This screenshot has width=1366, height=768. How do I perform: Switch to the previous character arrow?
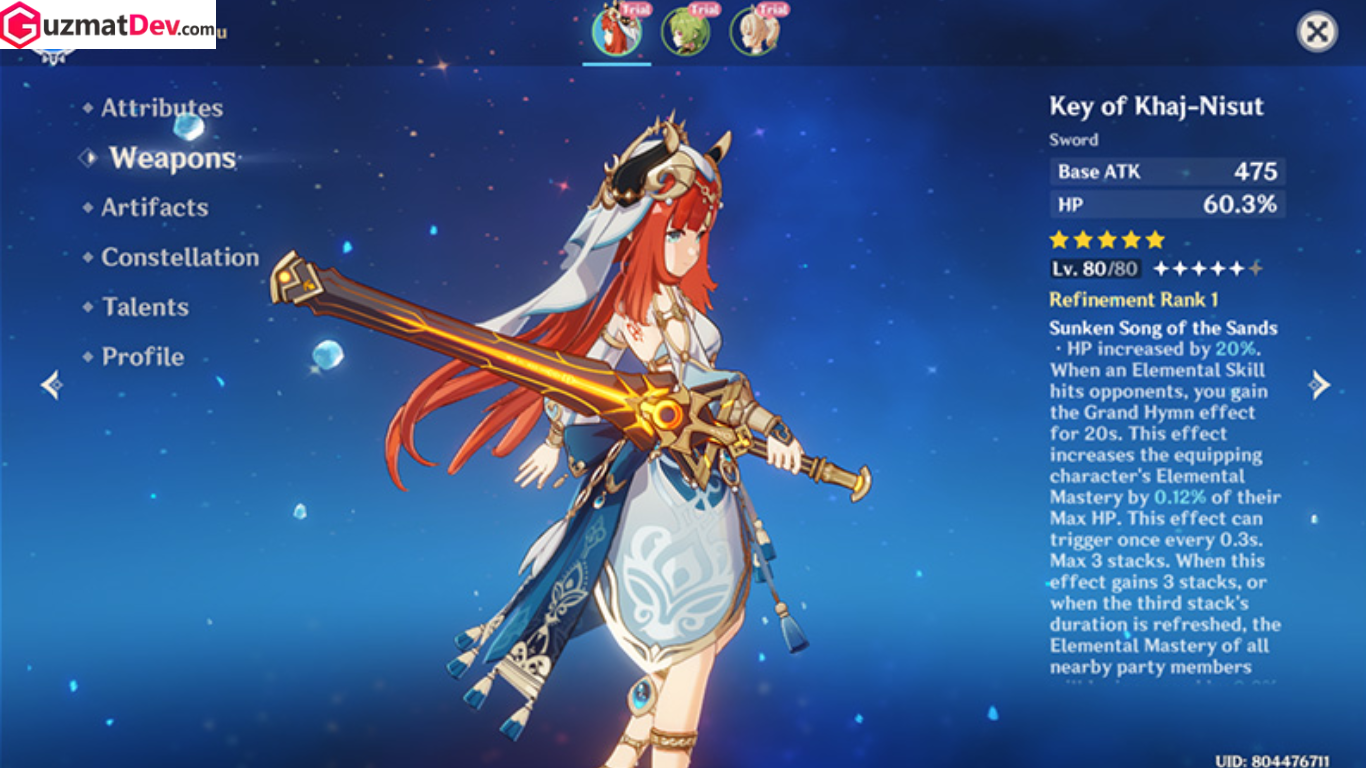pos(52,384)
